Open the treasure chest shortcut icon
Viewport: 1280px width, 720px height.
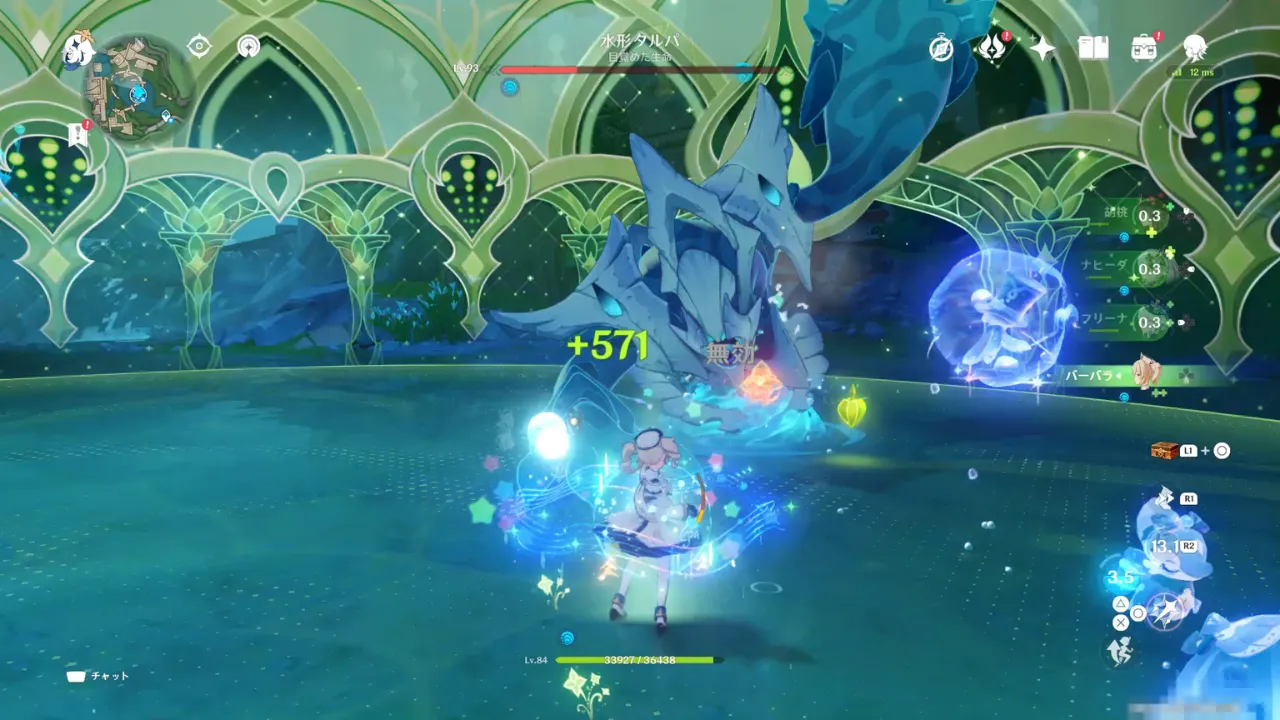click(x=1163, y=451)
